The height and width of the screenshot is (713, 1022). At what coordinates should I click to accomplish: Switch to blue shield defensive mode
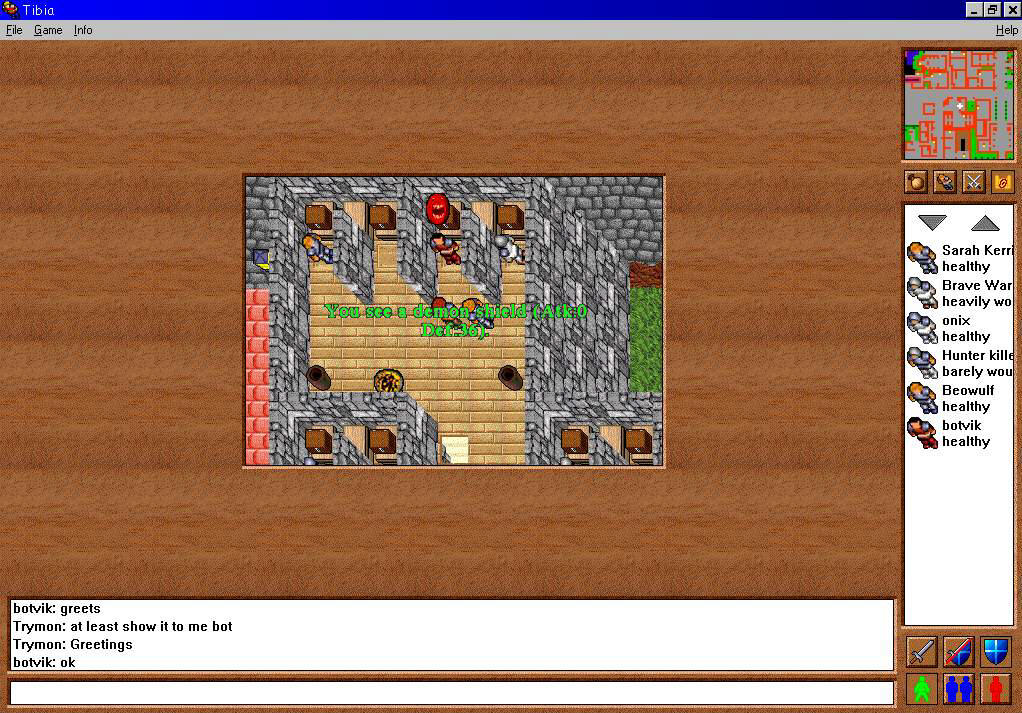click(996, 651)
